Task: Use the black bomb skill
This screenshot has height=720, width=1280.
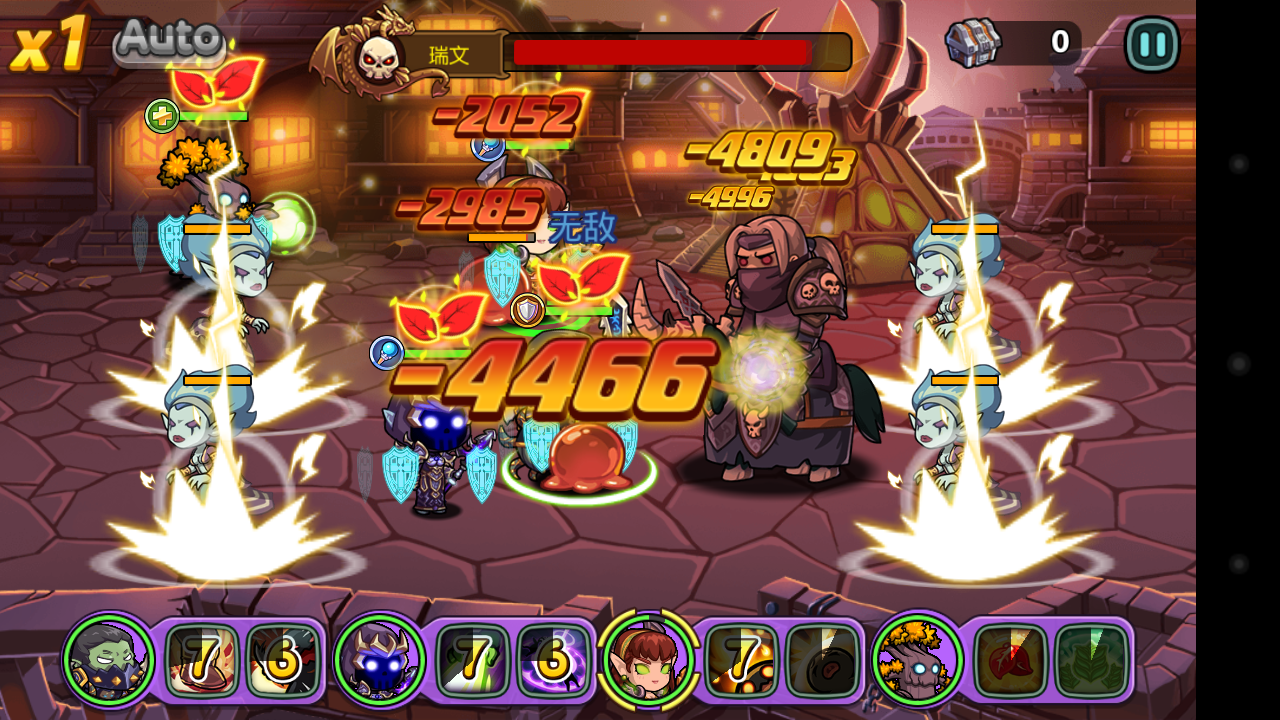Action: coord(823,660)
